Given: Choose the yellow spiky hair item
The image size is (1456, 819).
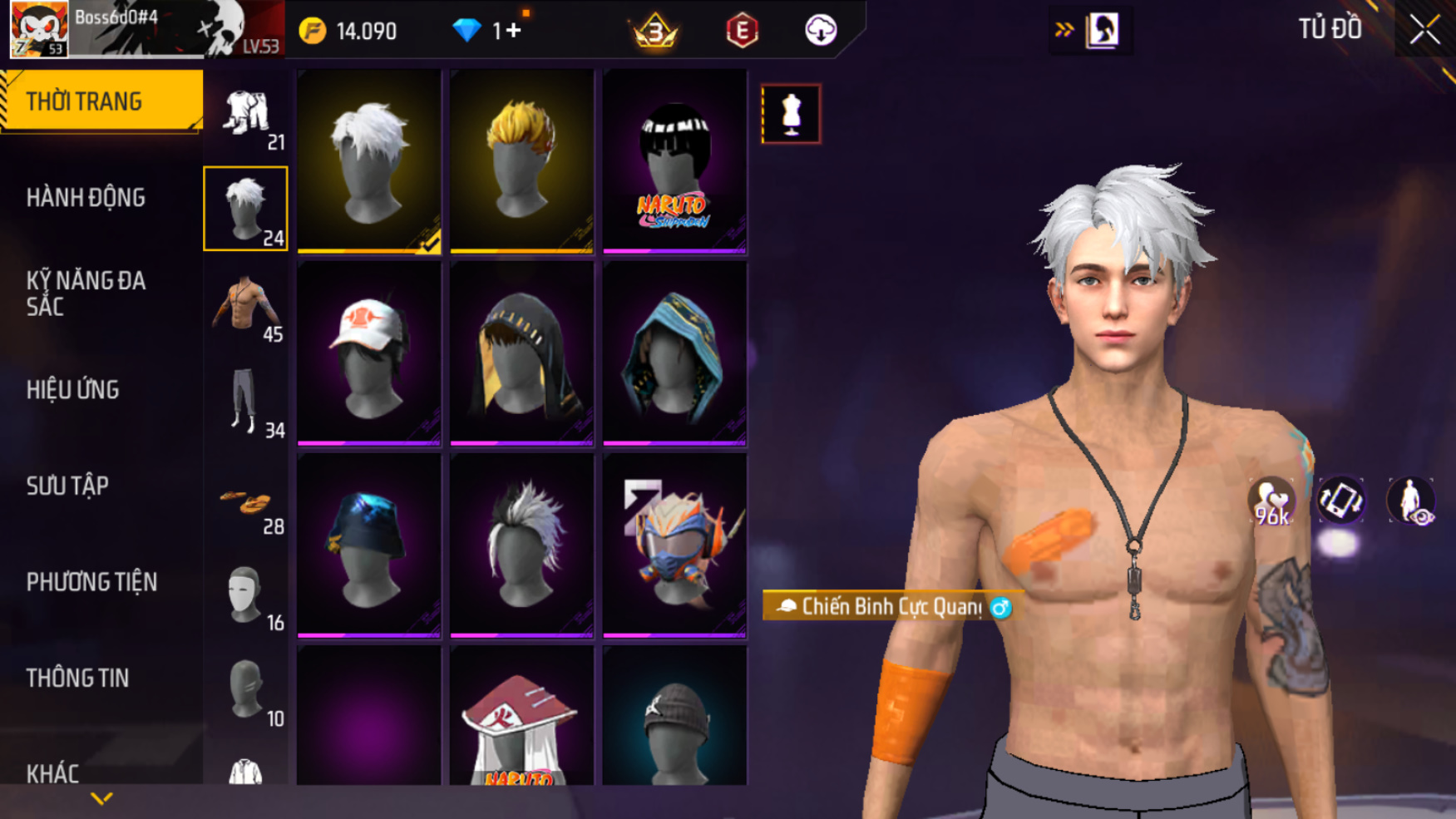Looking at the screenshot, I should (x=521, y=161).
